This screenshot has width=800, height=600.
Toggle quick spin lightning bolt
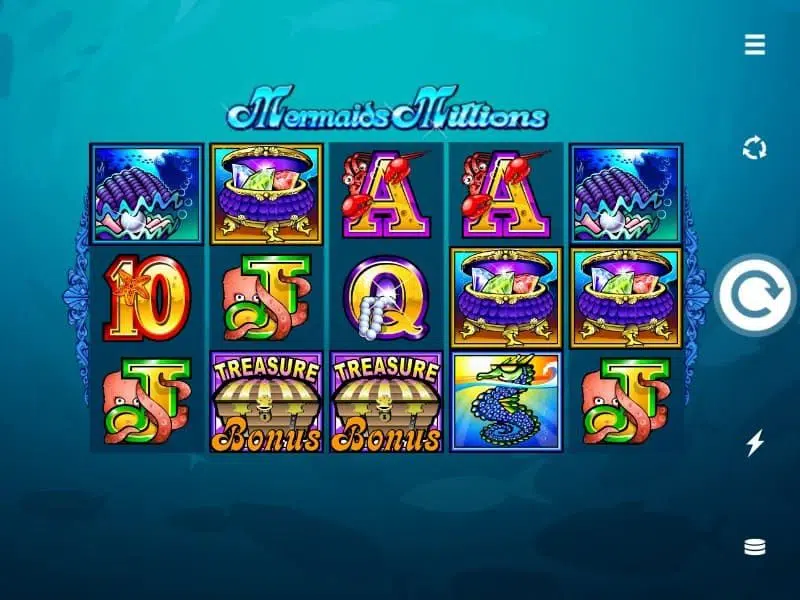755,443
